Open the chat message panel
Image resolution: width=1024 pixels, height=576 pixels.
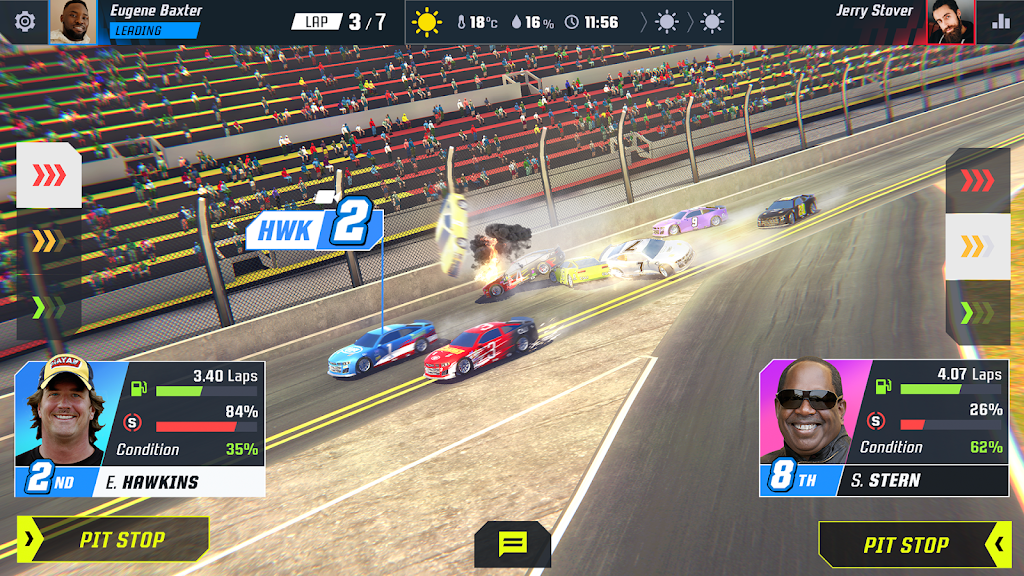tap(512, 543)
